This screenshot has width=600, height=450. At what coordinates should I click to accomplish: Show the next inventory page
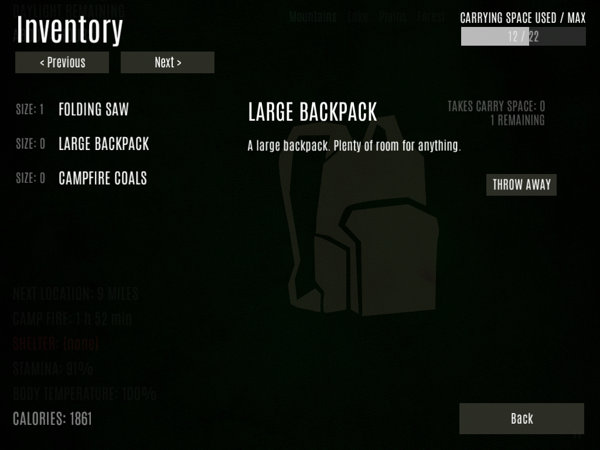167,63
